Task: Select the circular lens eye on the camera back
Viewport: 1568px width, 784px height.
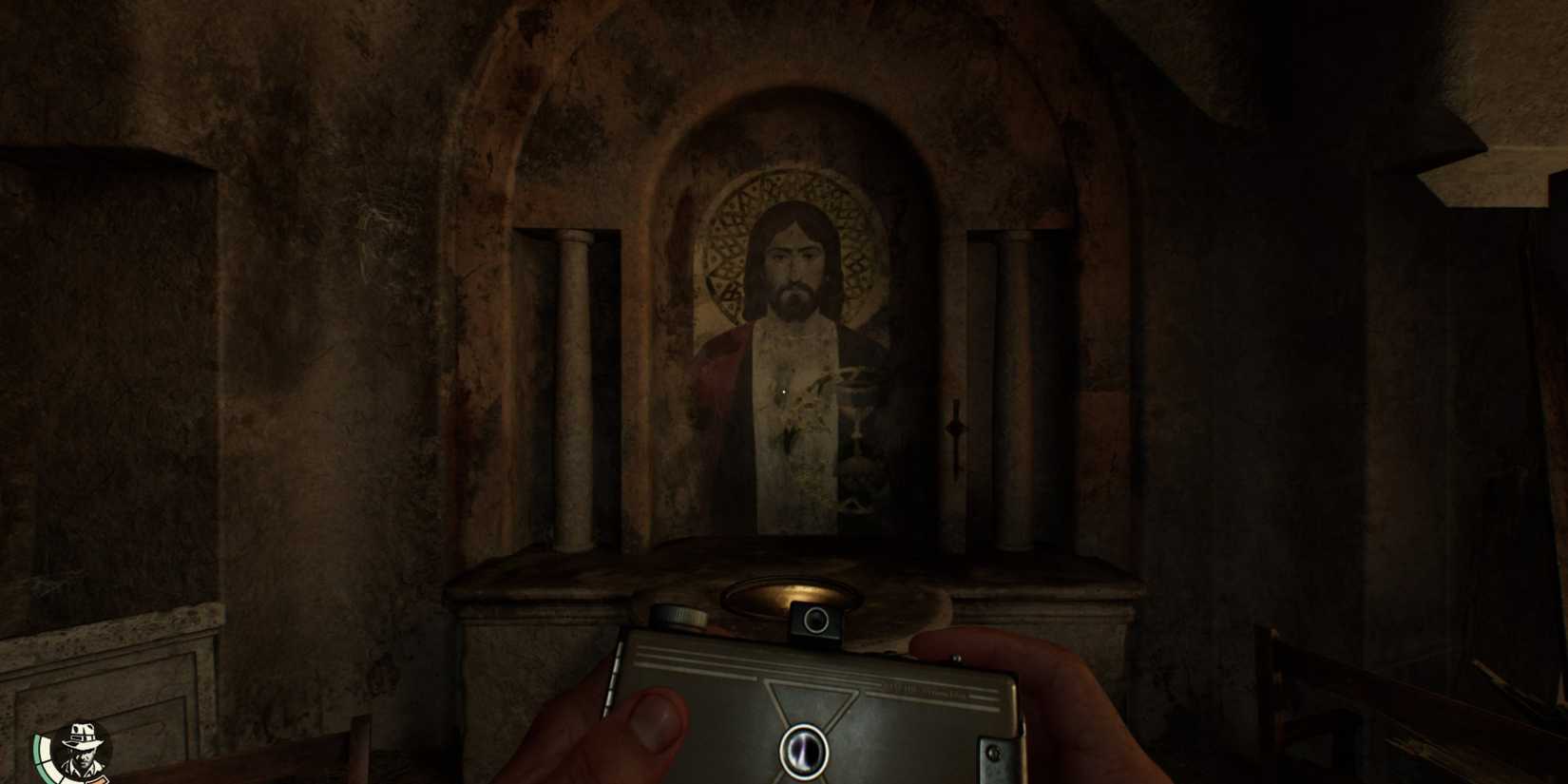Action: pyautogui.click(x=805, y=751)
